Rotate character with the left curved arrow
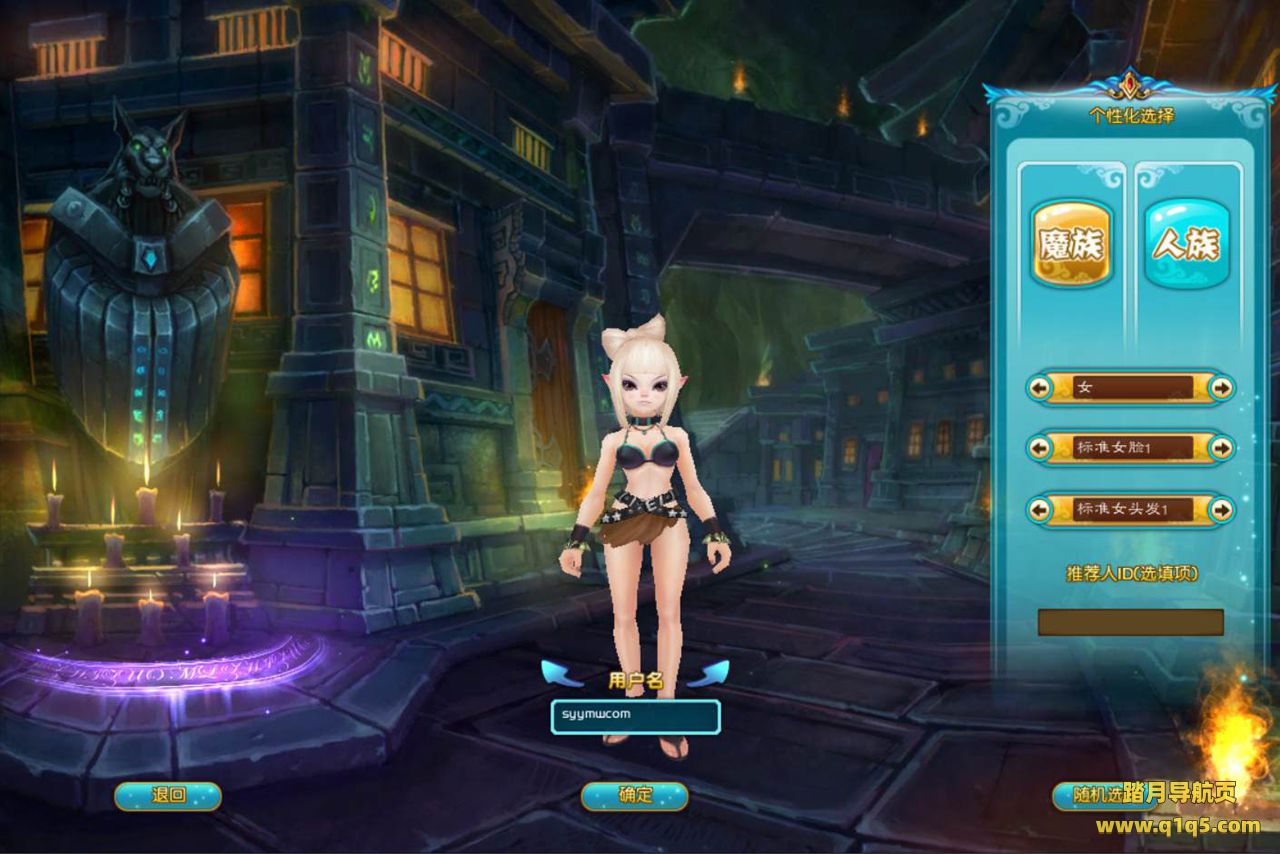 point(561,673)
